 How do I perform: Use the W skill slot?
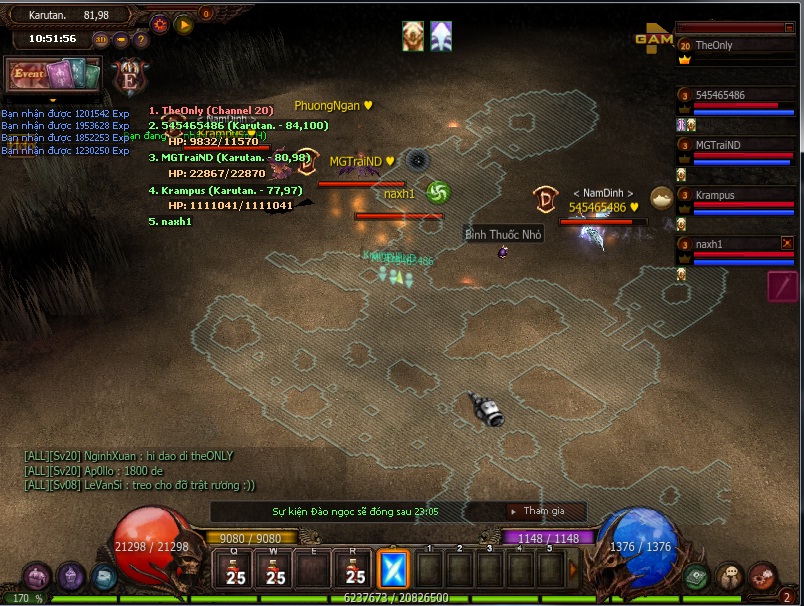(275, 569)
